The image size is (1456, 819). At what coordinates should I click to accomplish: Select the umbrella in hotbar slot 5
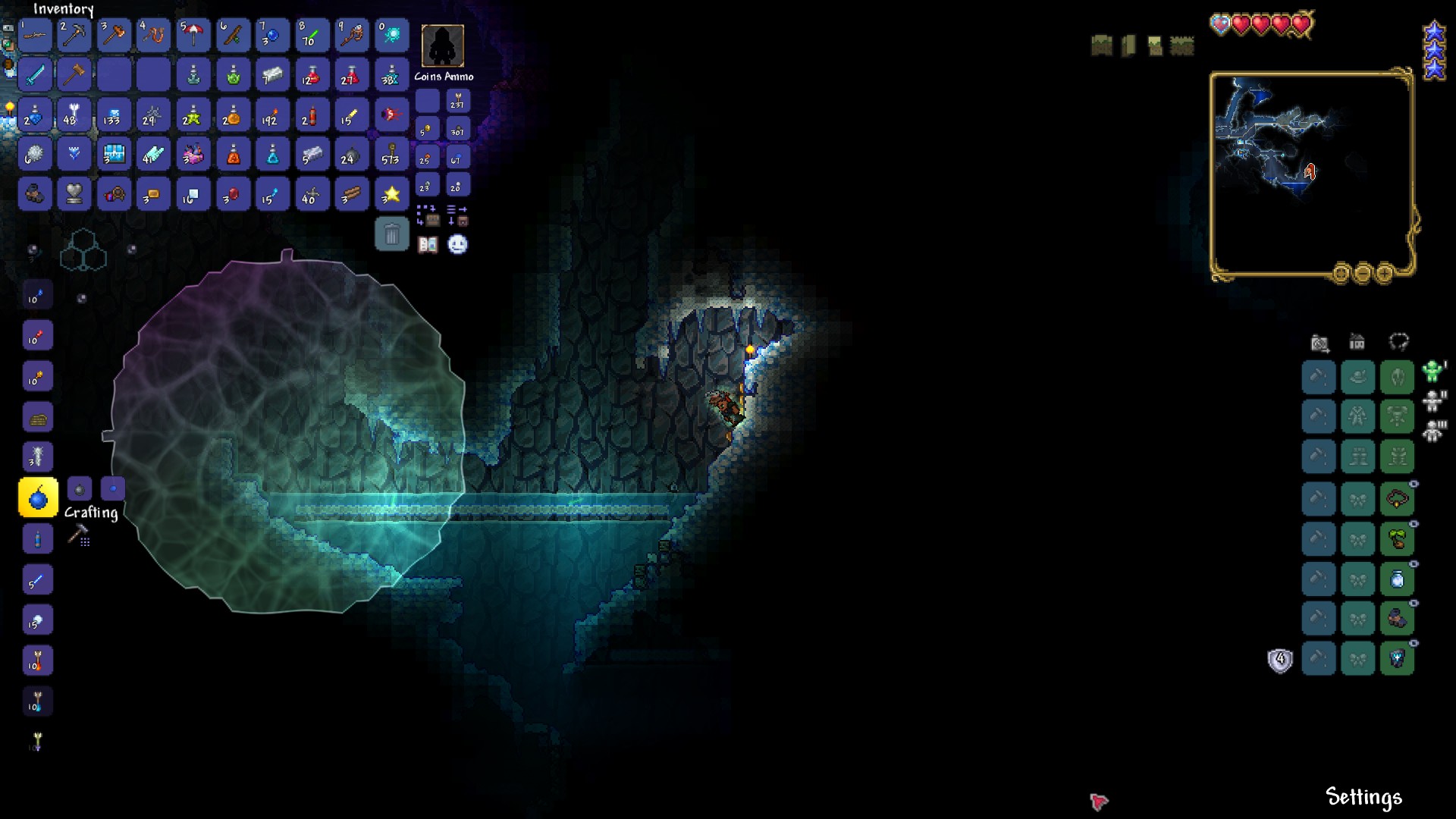click(x=193, y=35)
